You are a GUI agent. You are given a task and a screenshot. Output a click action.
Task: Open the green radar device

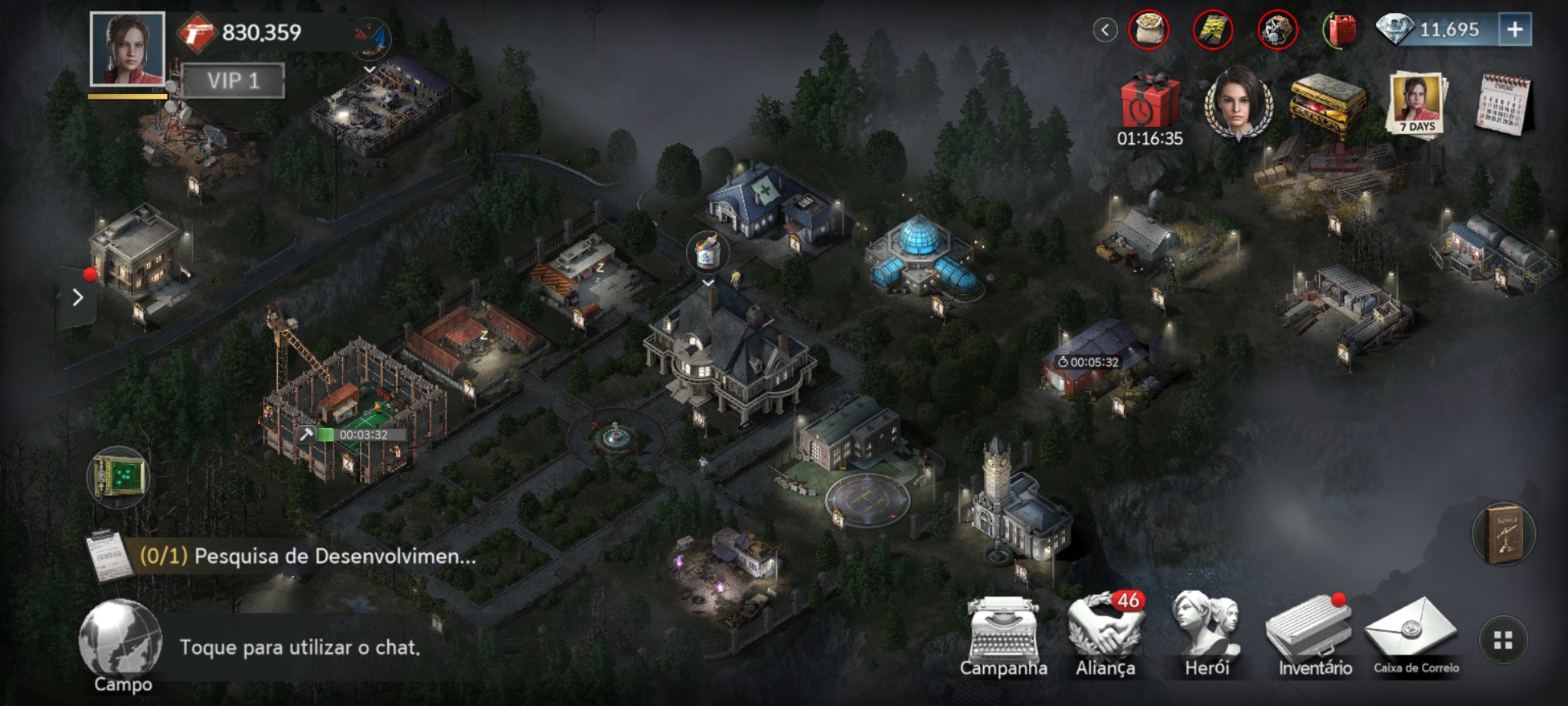(118, 477)
